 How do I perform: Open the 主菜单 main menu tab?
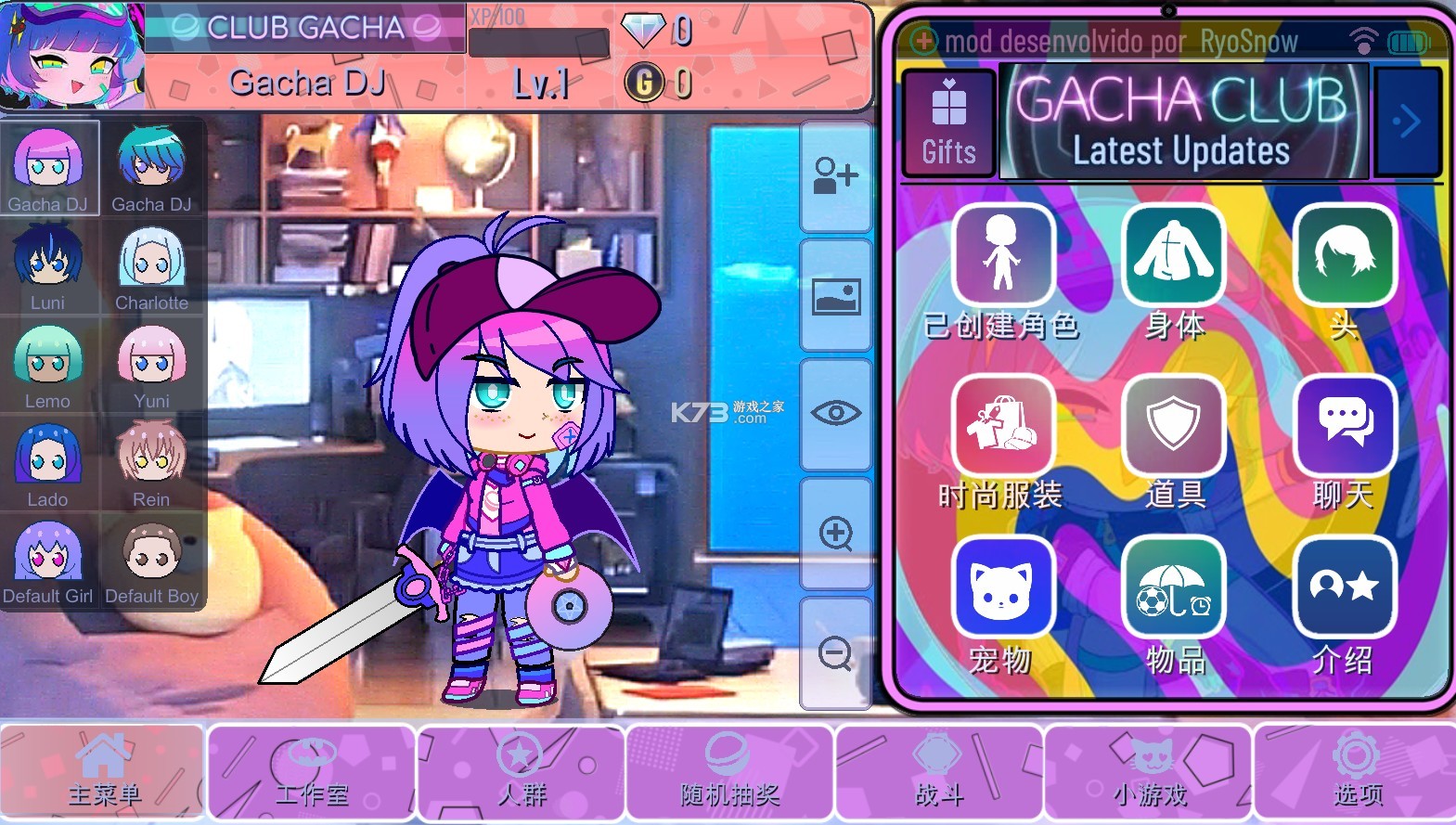pyautogui.click(x=102, y=771)
